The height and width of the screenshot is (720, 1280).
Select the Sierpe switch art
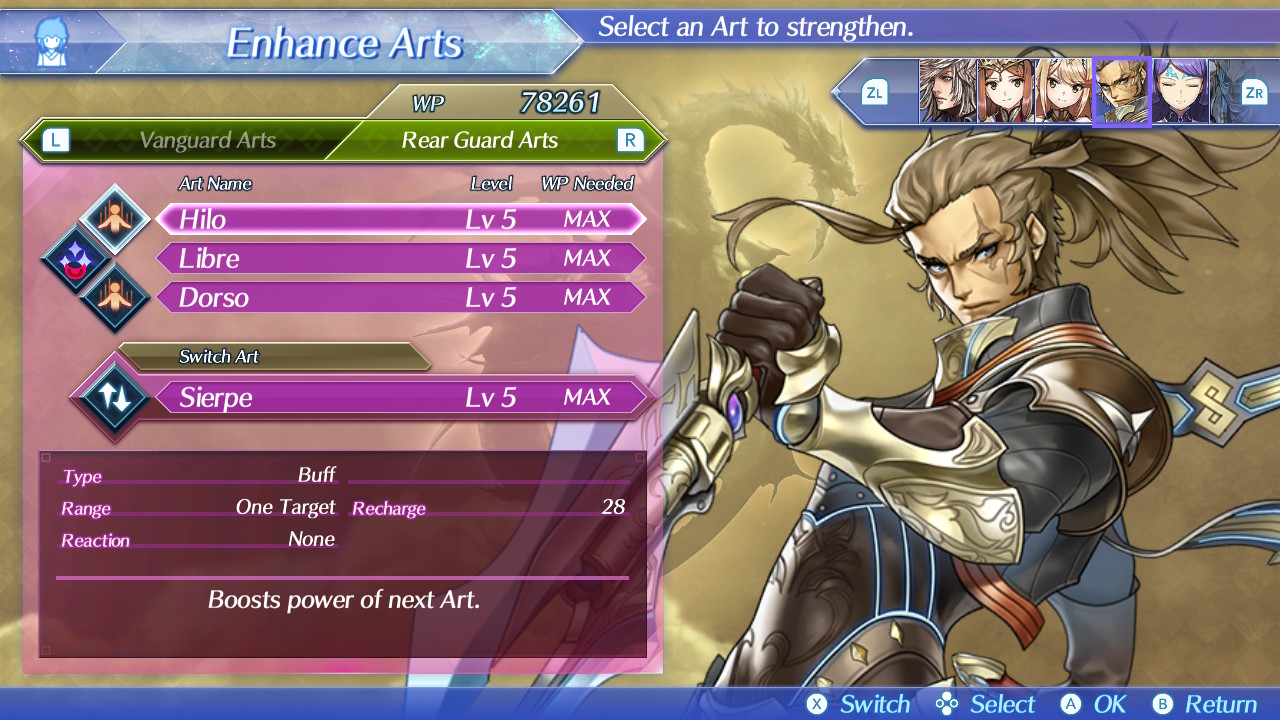[400, 397]
